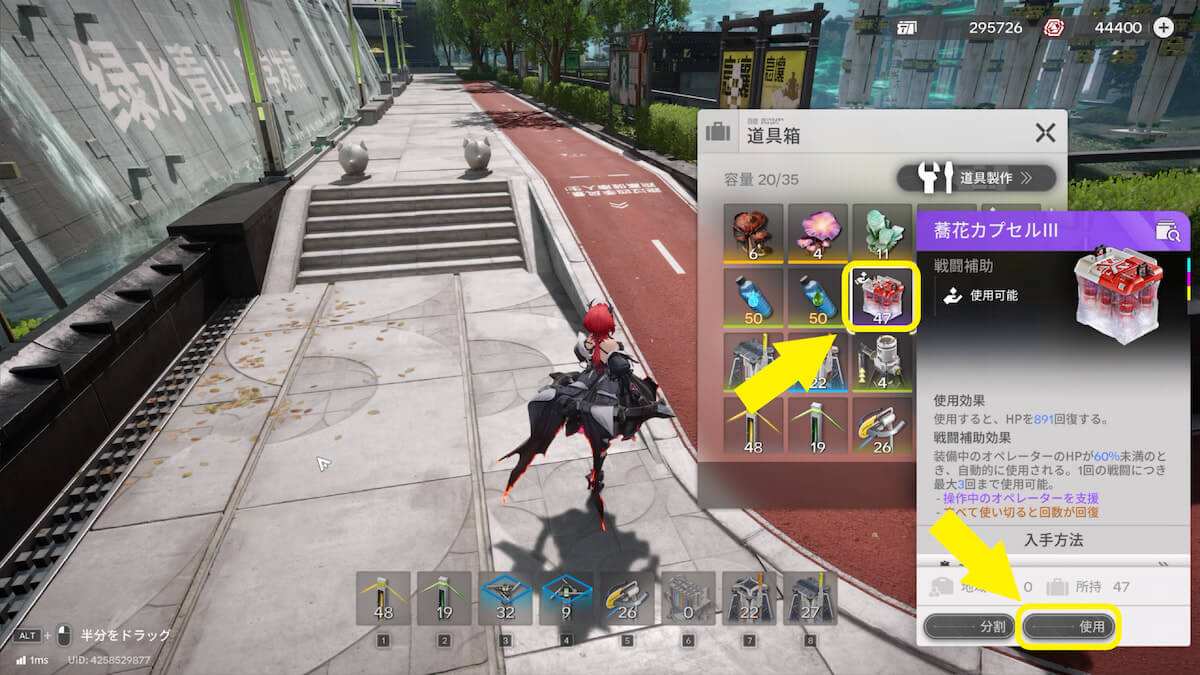
Task: Open the 道具製作 crafting menu
Action: pyautogui.click(x=976, y=179)
